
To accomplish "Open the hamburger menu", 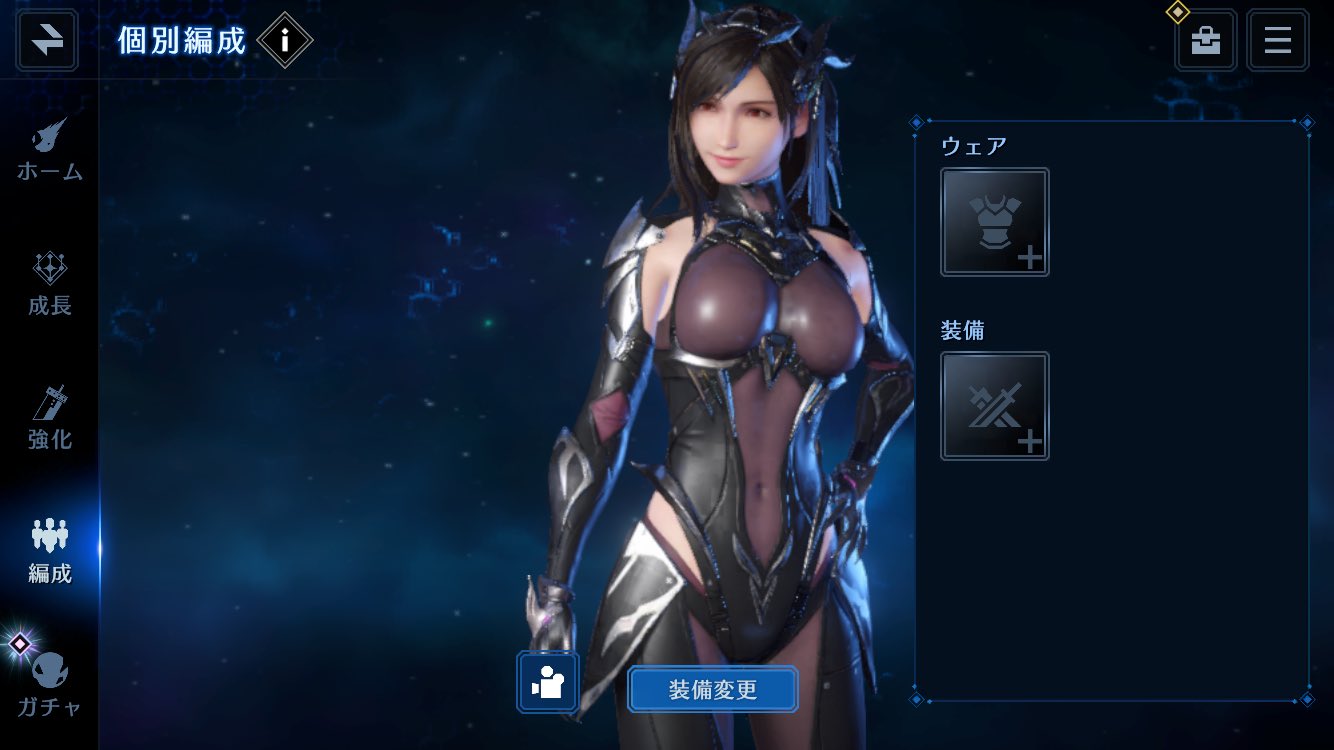I will 1277,40.
